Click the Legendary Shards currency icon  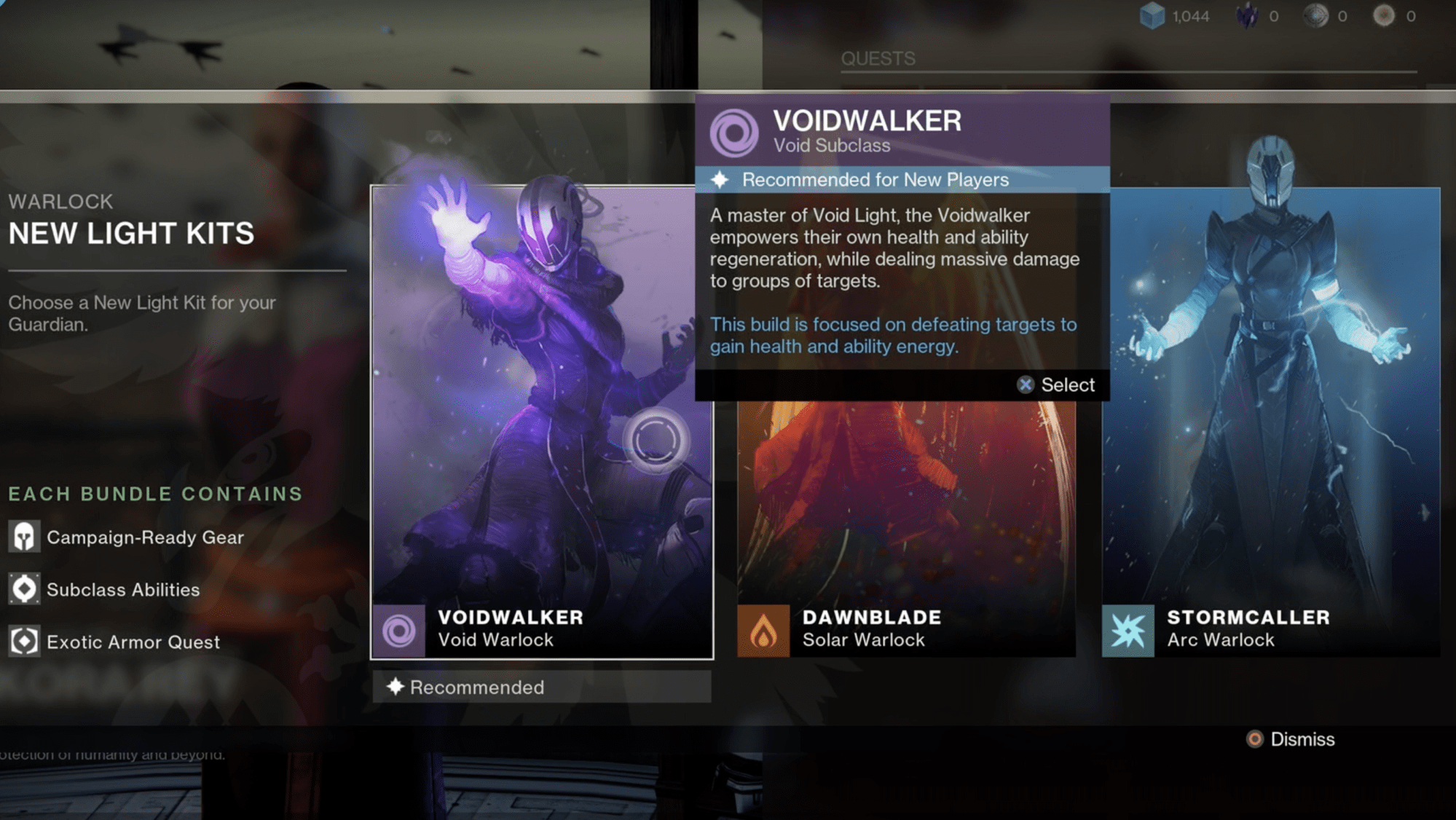1245,15
